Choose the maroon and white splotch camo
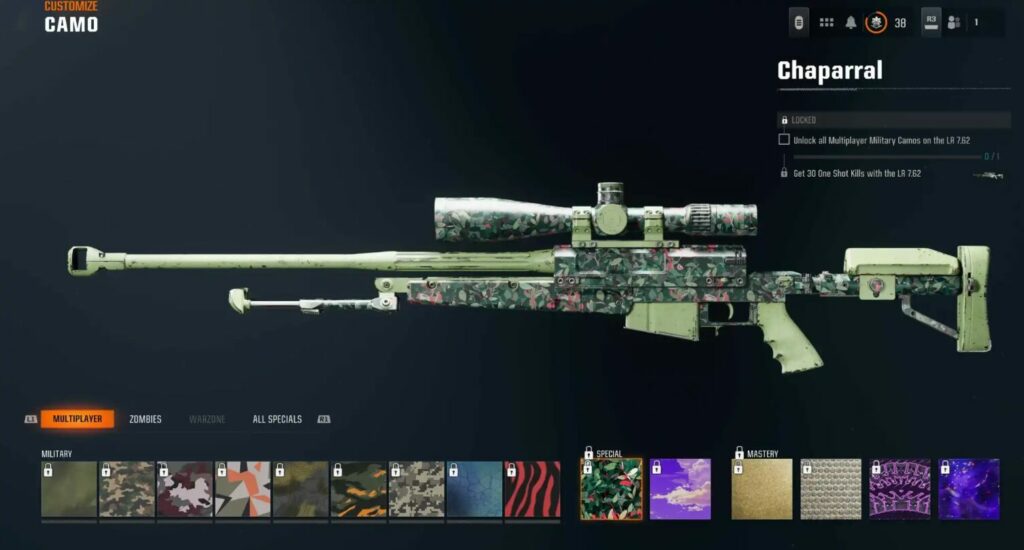Image resolution: width=1024 pixels, height=550 pixels. [185, 489]
